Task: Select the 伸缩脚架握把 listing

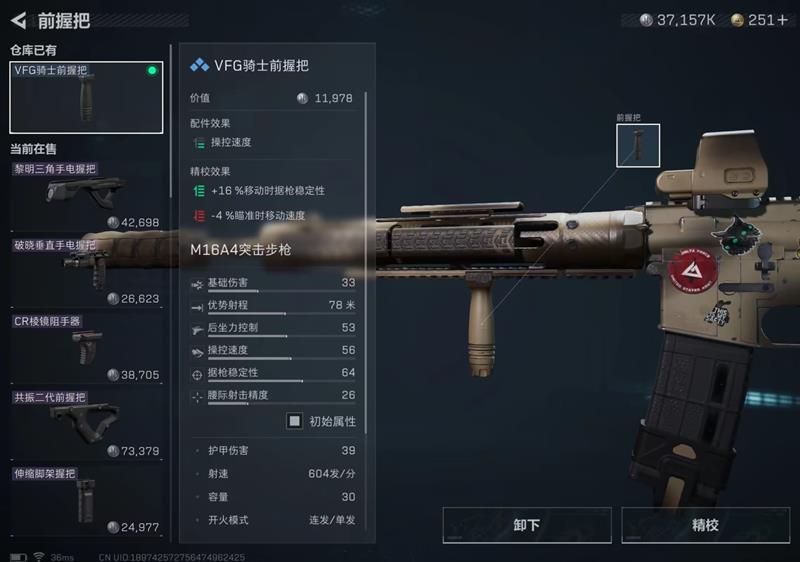Action: pos(86,498)
